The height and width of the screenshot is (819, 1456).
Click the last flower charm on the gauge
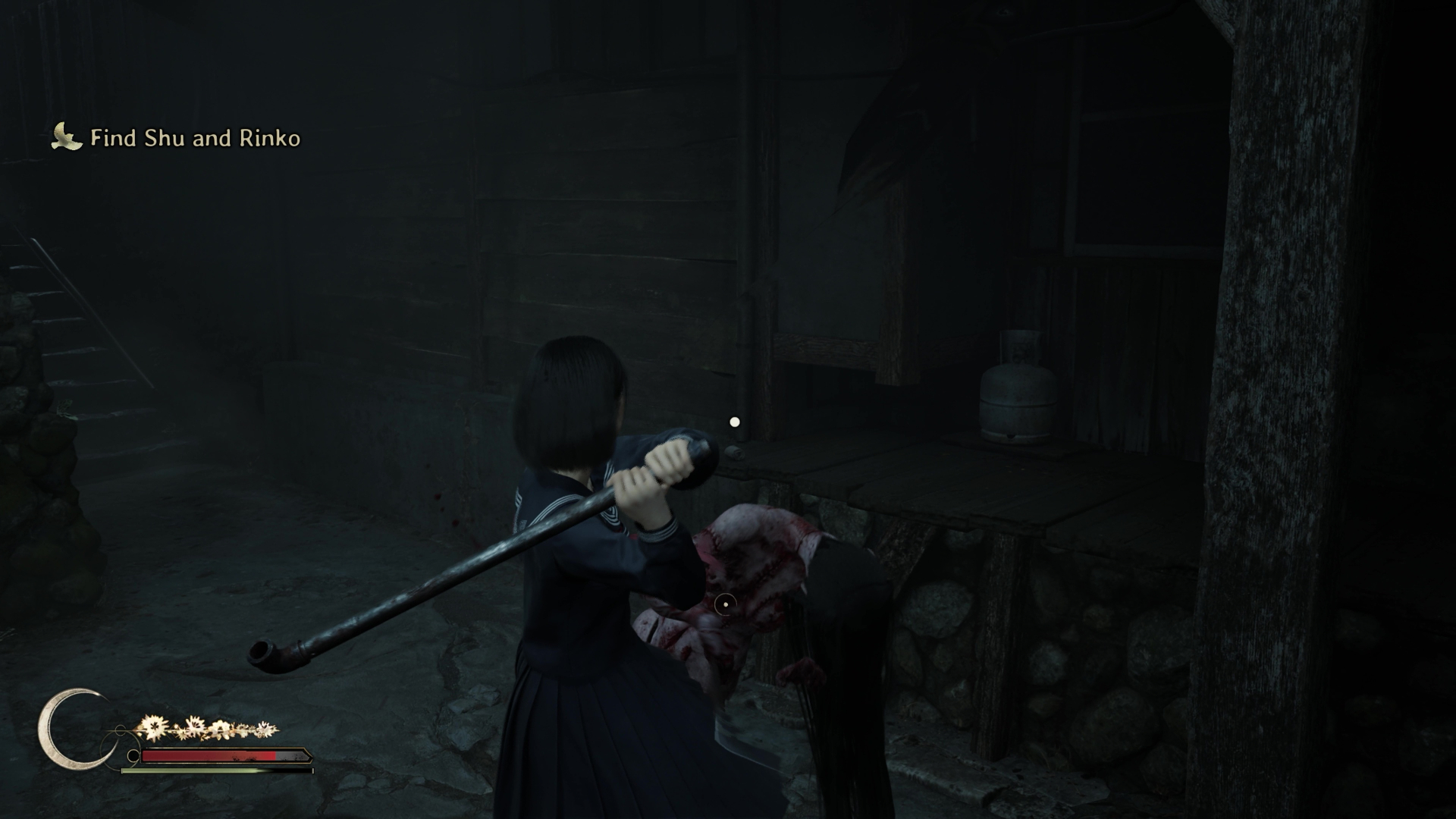[x=265, y=728]
